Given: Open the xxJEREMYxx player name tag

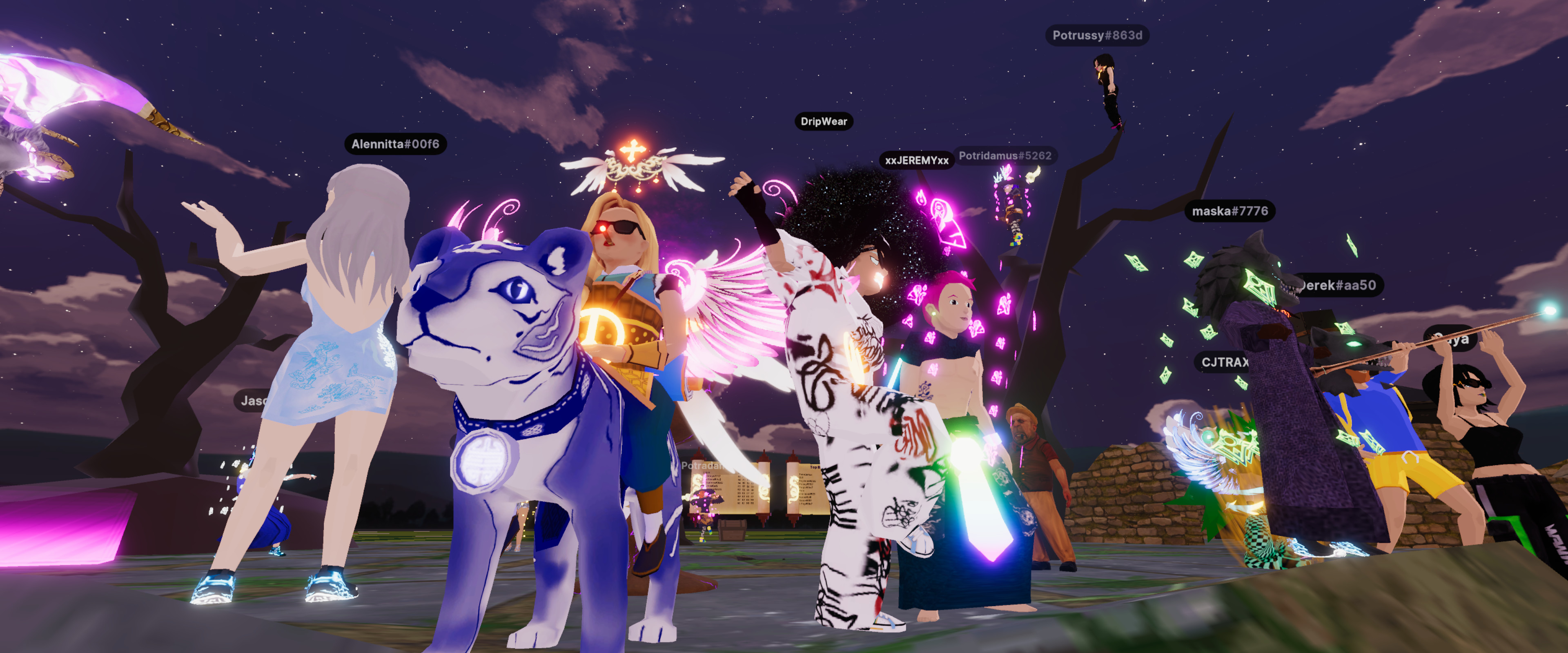Looking at the screenshot, I should [x=916, y=161].
